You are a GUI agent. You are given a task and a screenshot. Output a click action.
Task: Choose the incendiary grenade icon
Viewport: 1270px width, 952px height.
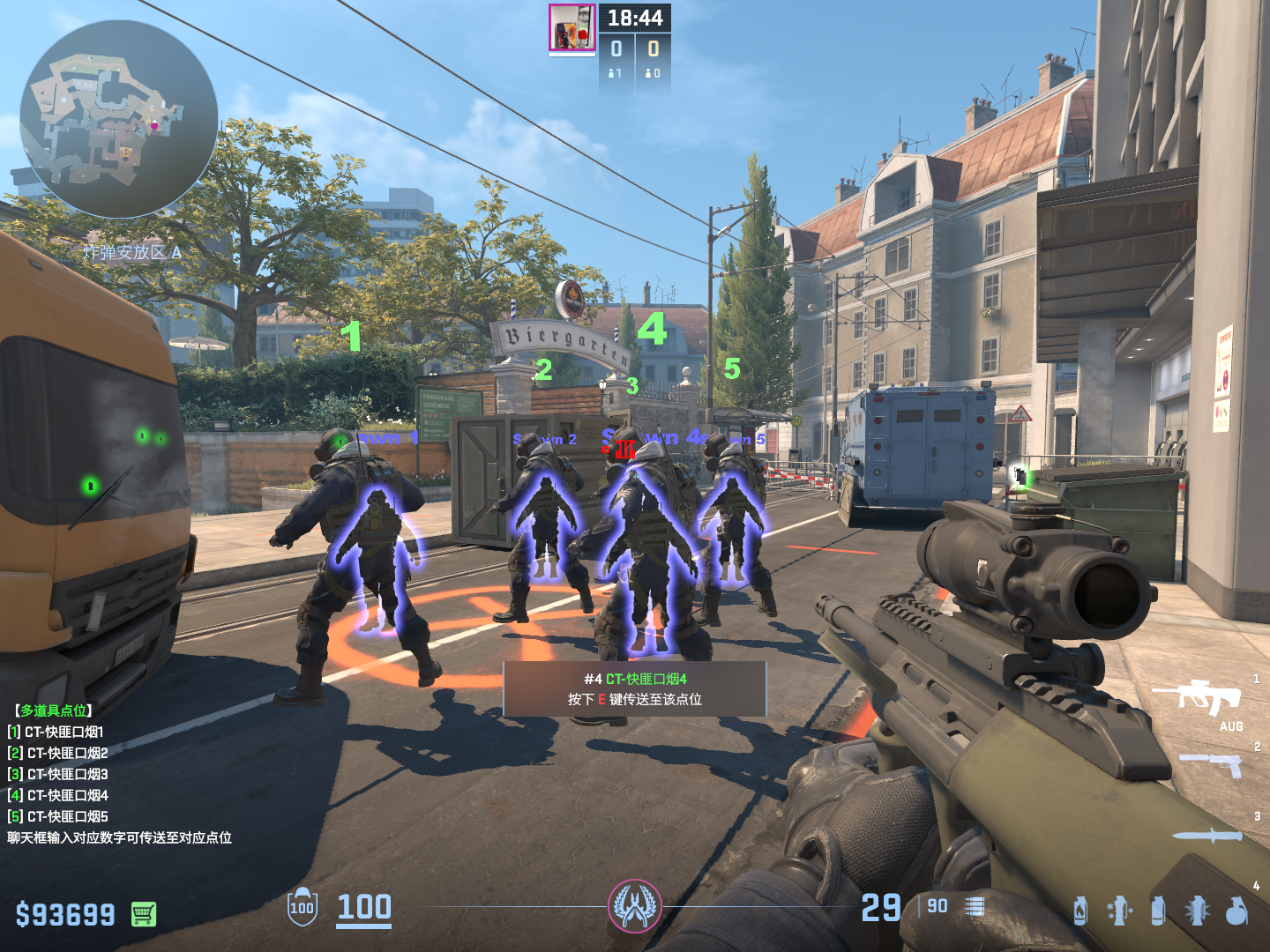click(1080, 911)
